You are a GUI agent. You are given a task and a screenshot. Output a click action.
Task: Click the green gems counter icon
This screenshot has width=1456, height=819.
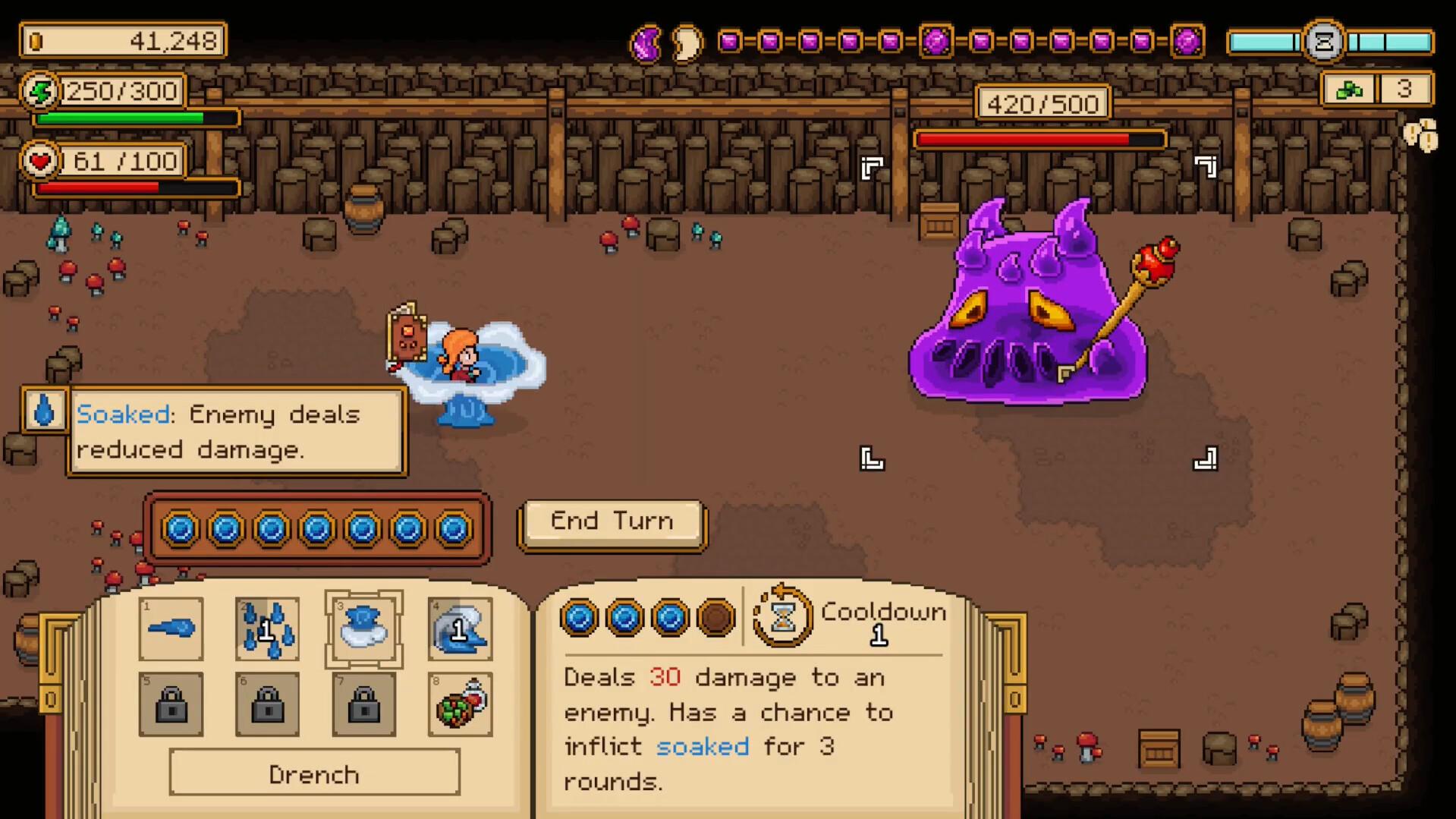tap(1349, 89)
